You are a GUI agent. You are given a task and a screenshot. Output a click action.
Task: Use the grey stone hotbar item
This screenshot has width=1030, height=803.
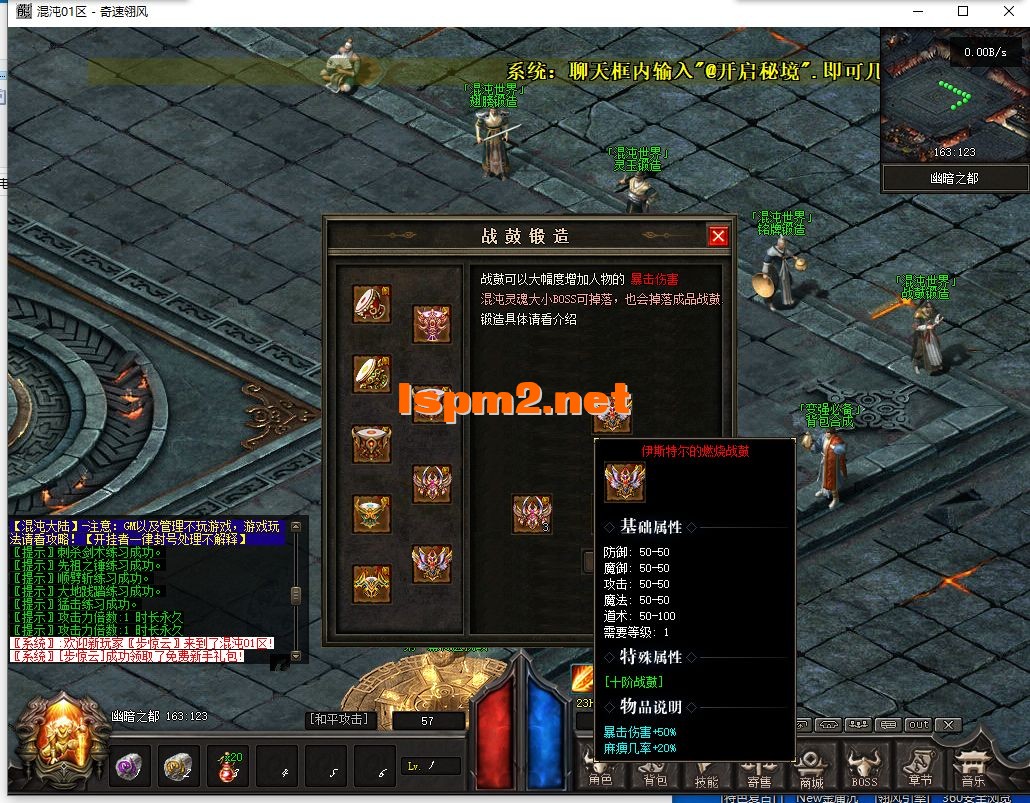coord(180,767)
